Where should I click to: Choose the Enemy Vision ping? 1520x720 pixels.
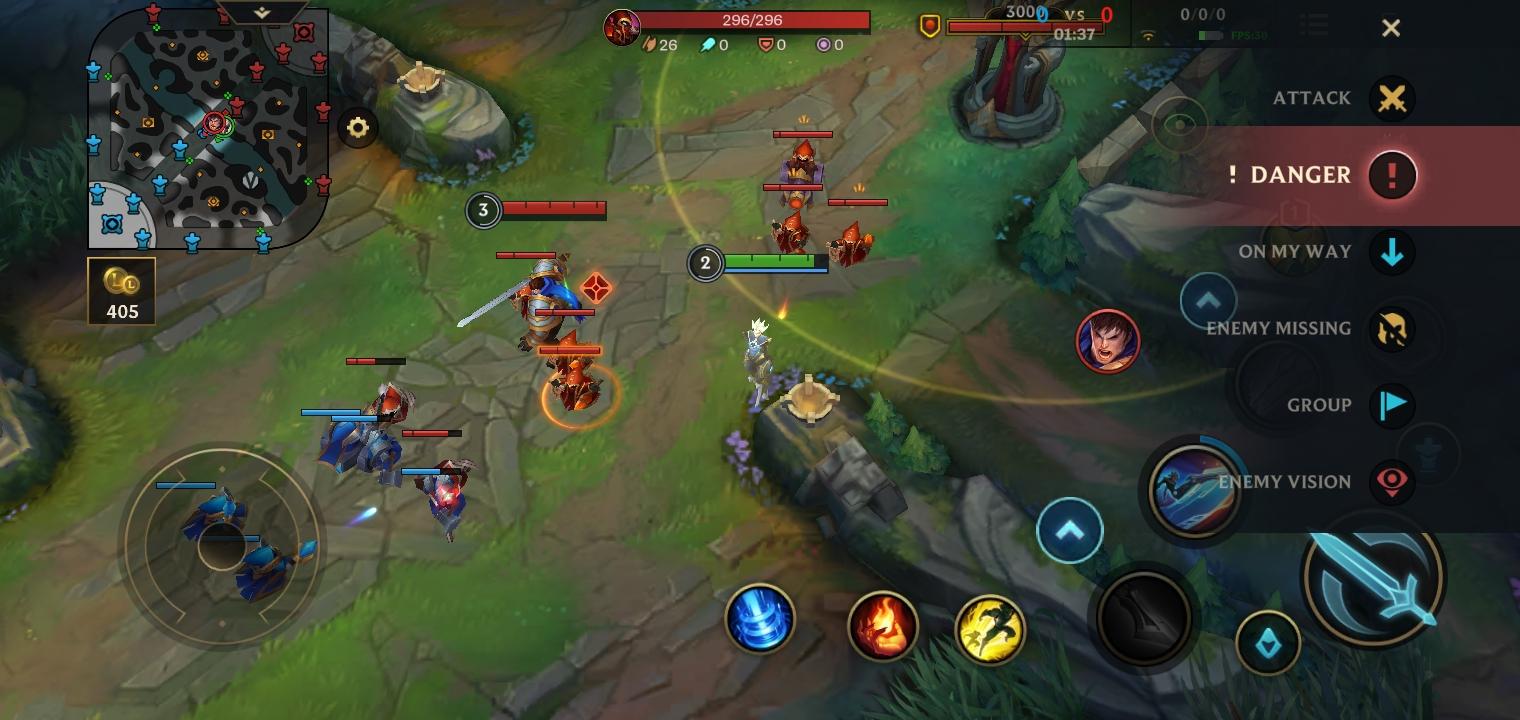(x=1391, y=482)
